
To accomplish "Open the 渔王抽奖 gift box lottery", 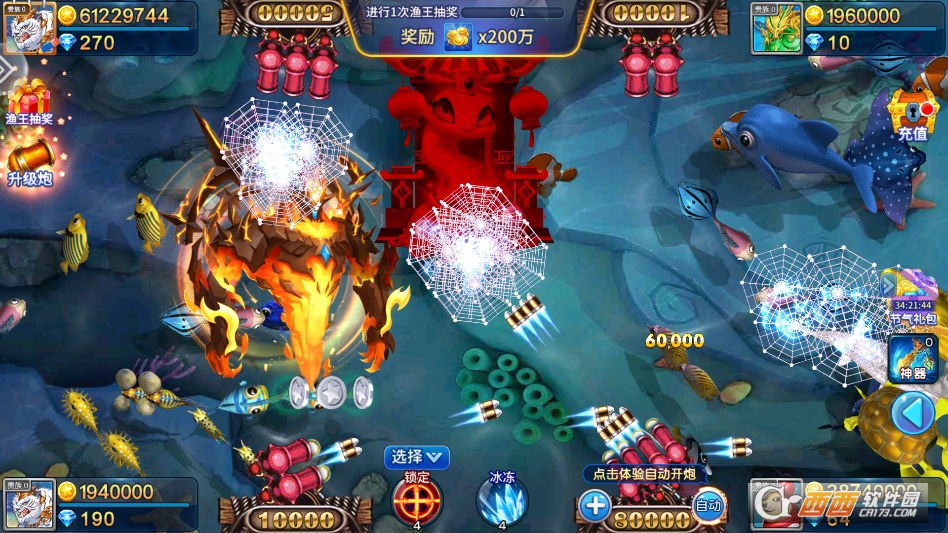I will (x=30, y=102).
